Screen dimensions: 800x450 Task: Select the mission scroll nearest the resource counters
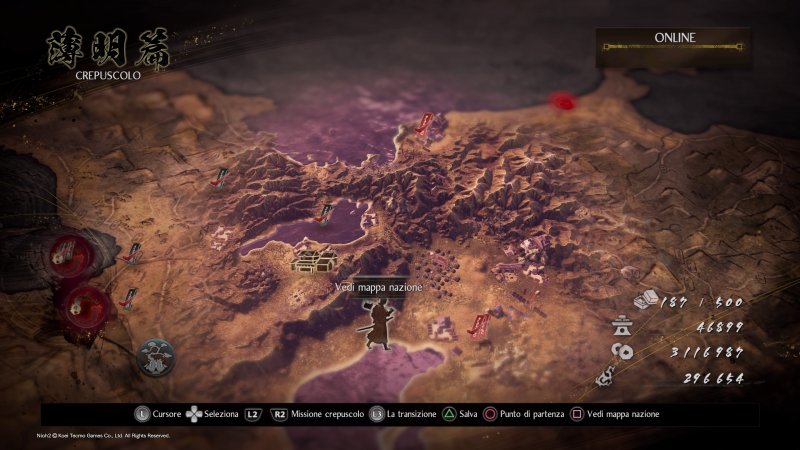[481, 324]
